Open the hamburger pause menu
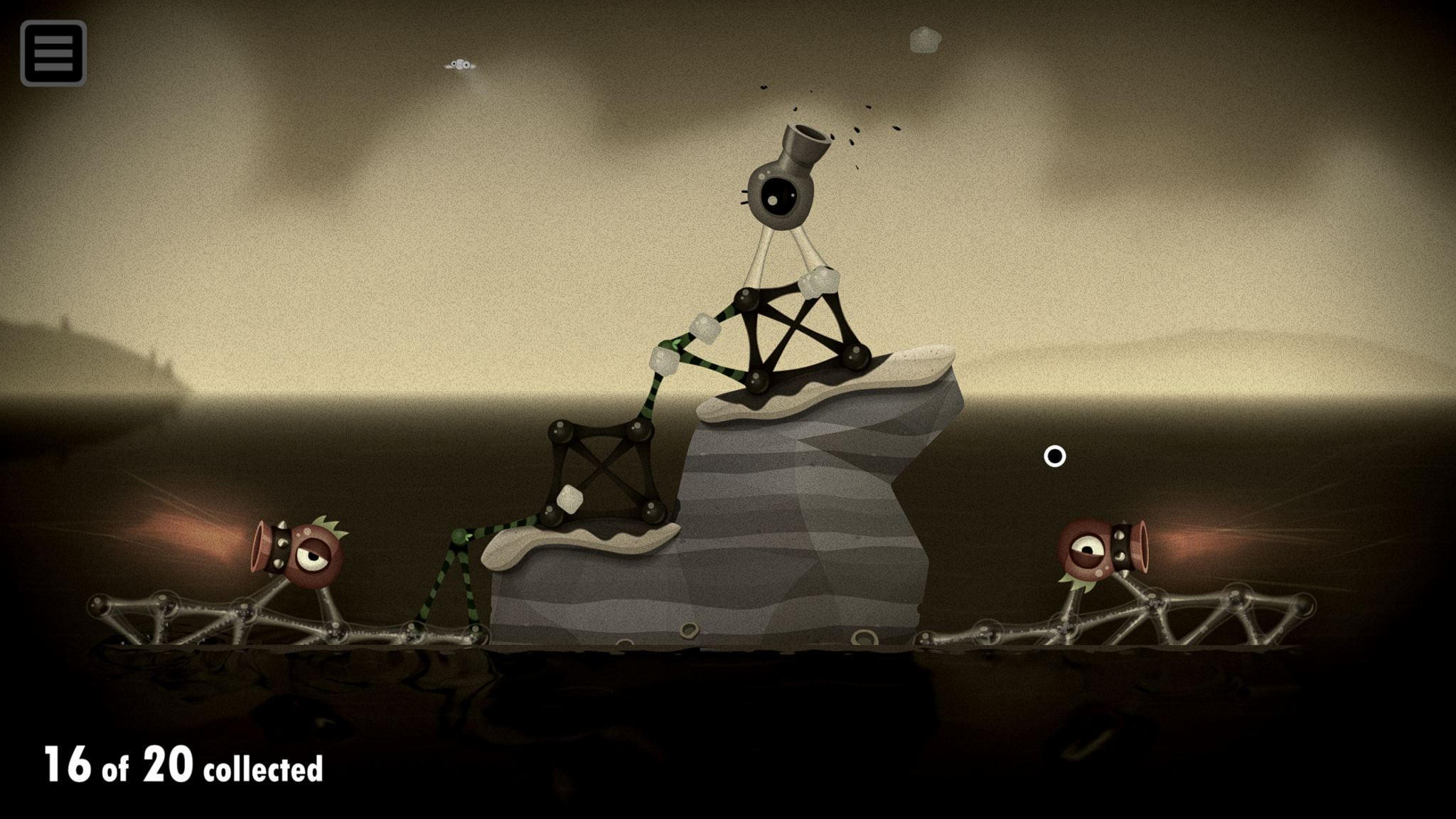1456x819 pixels. (53, 53)
